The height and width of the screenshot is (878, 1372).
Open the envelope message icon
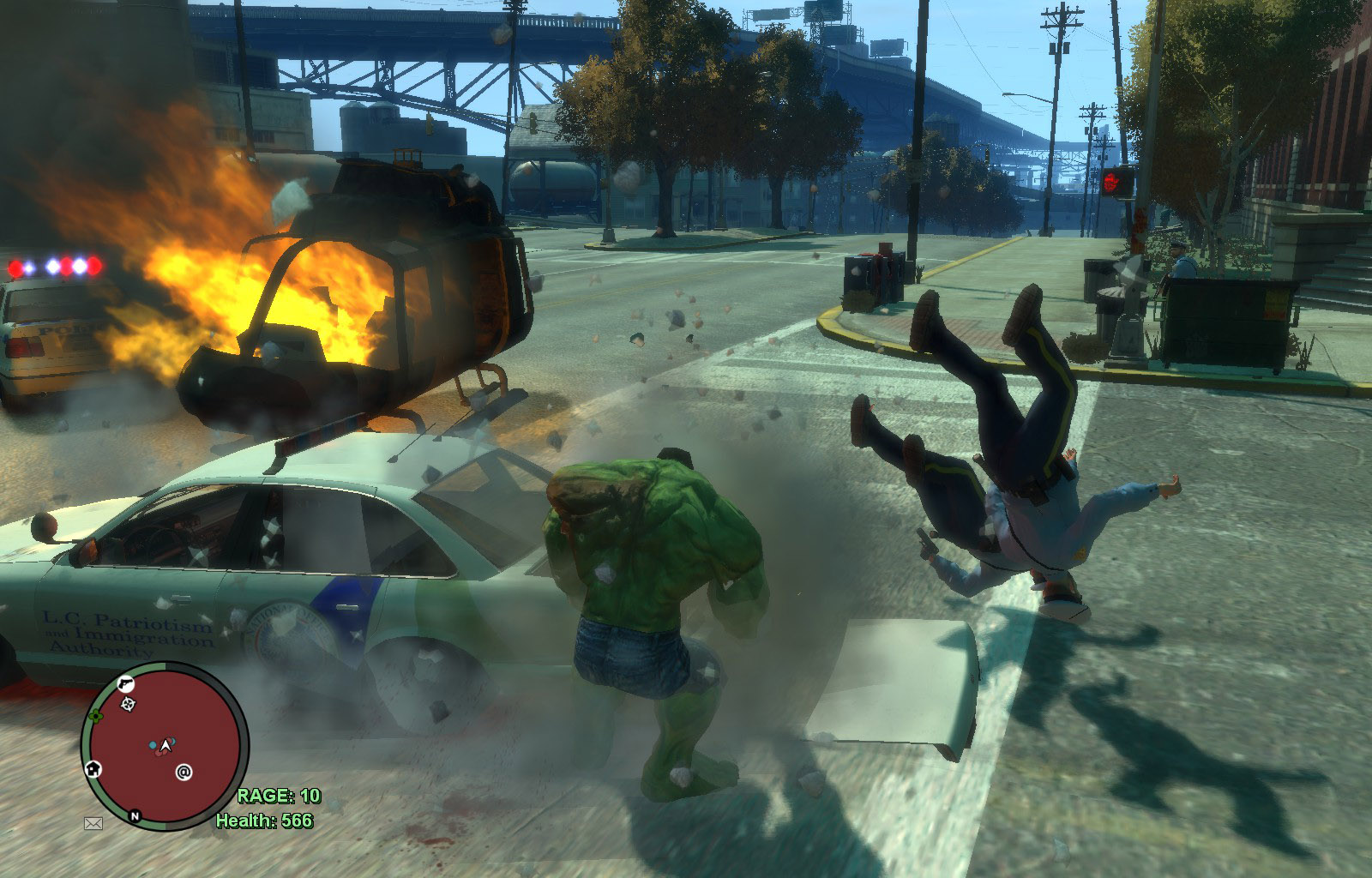pos(93,823)
